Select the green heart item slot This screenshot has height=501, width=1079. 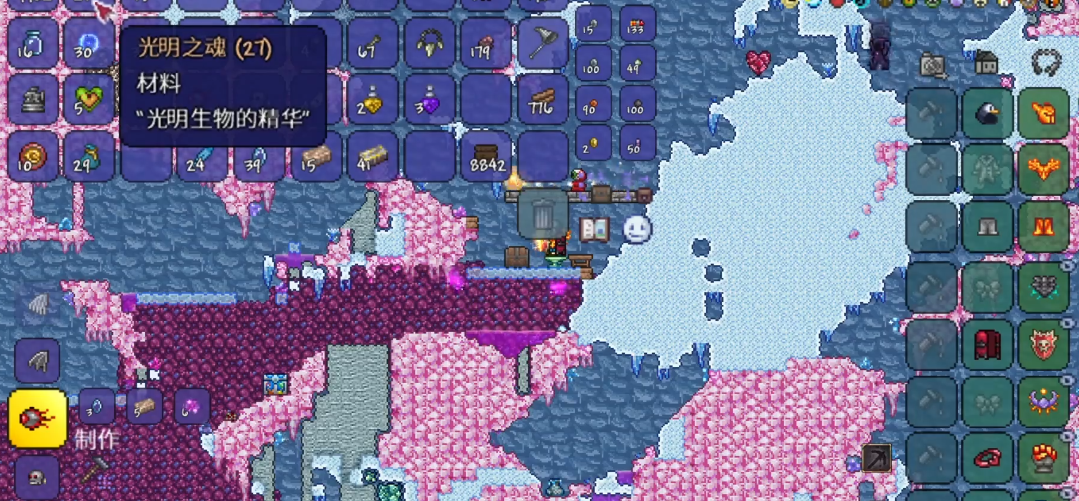pos(89,100)
